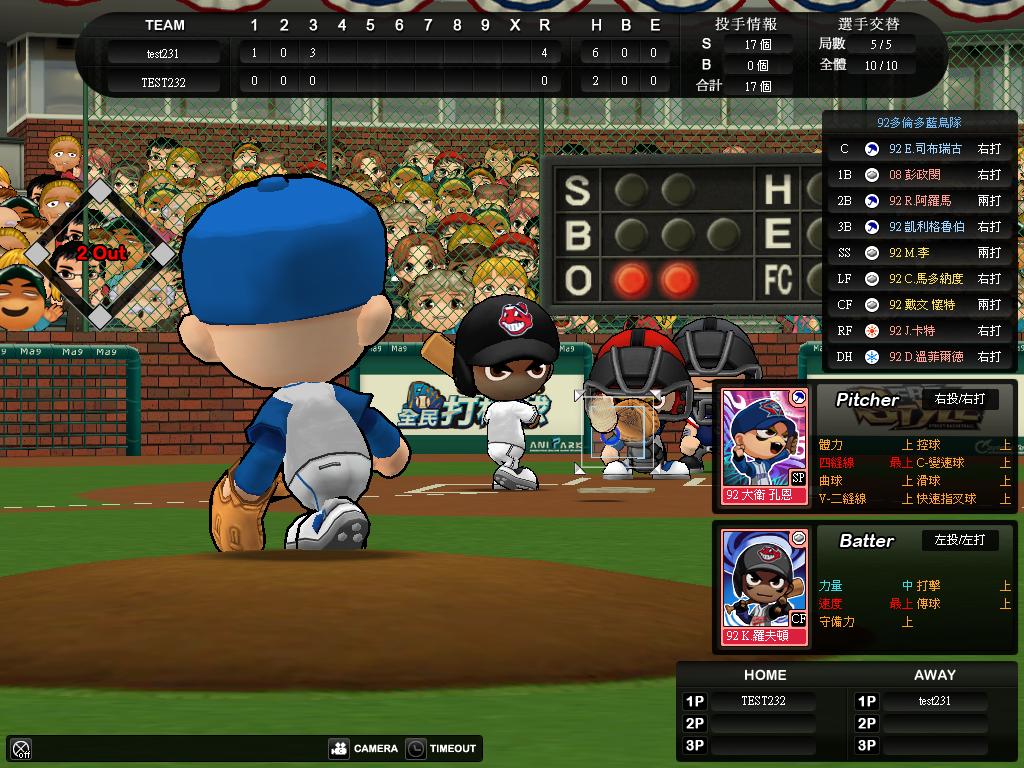Click pitcher 大衛.孔恩 player card
Screen dimensions: 1024x768
765,446
